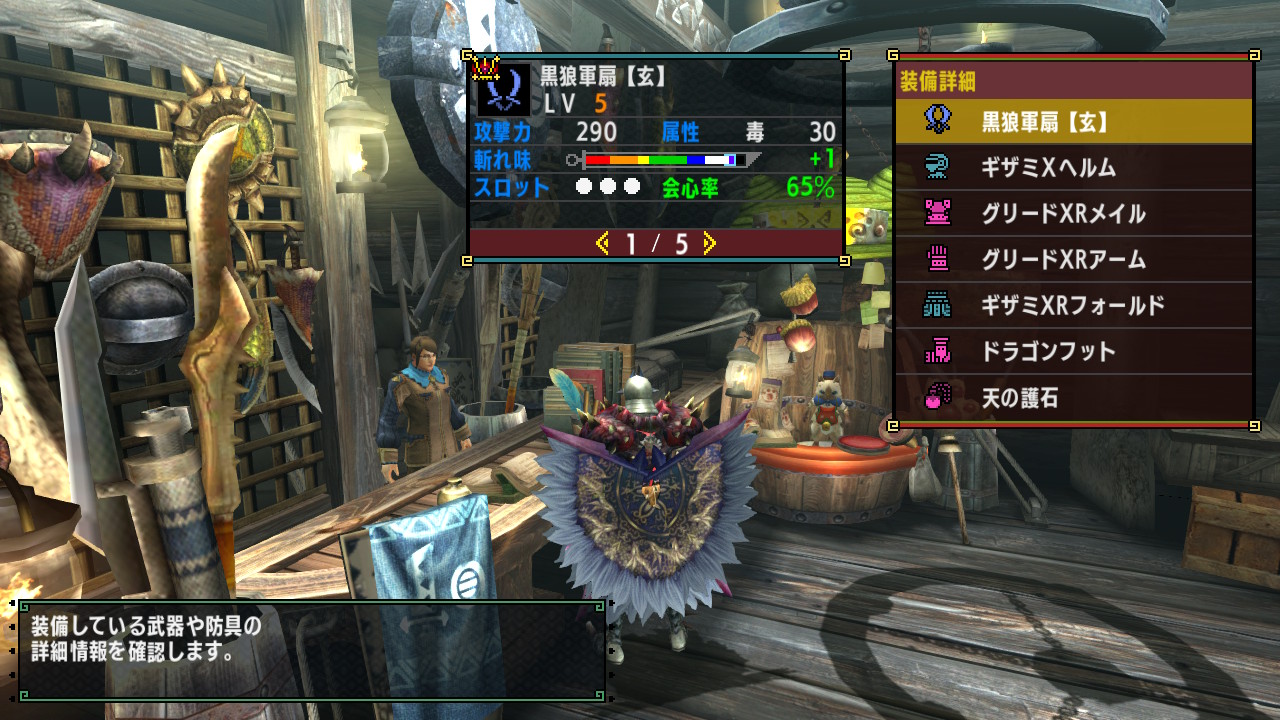The width and height of the screenshot is (1280, 720).
Task: Go to previous detail page arrow
Action: [602, 243]
